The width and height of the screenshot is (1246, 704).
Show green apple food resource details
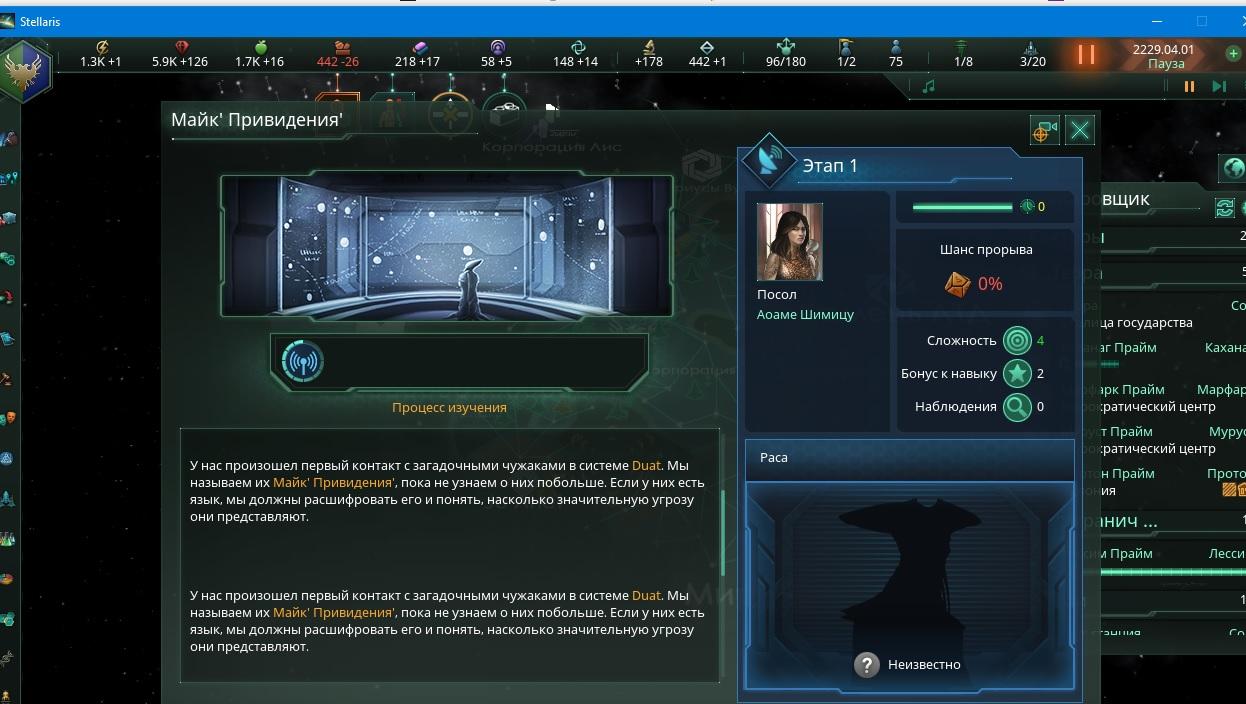pos(260,54)
